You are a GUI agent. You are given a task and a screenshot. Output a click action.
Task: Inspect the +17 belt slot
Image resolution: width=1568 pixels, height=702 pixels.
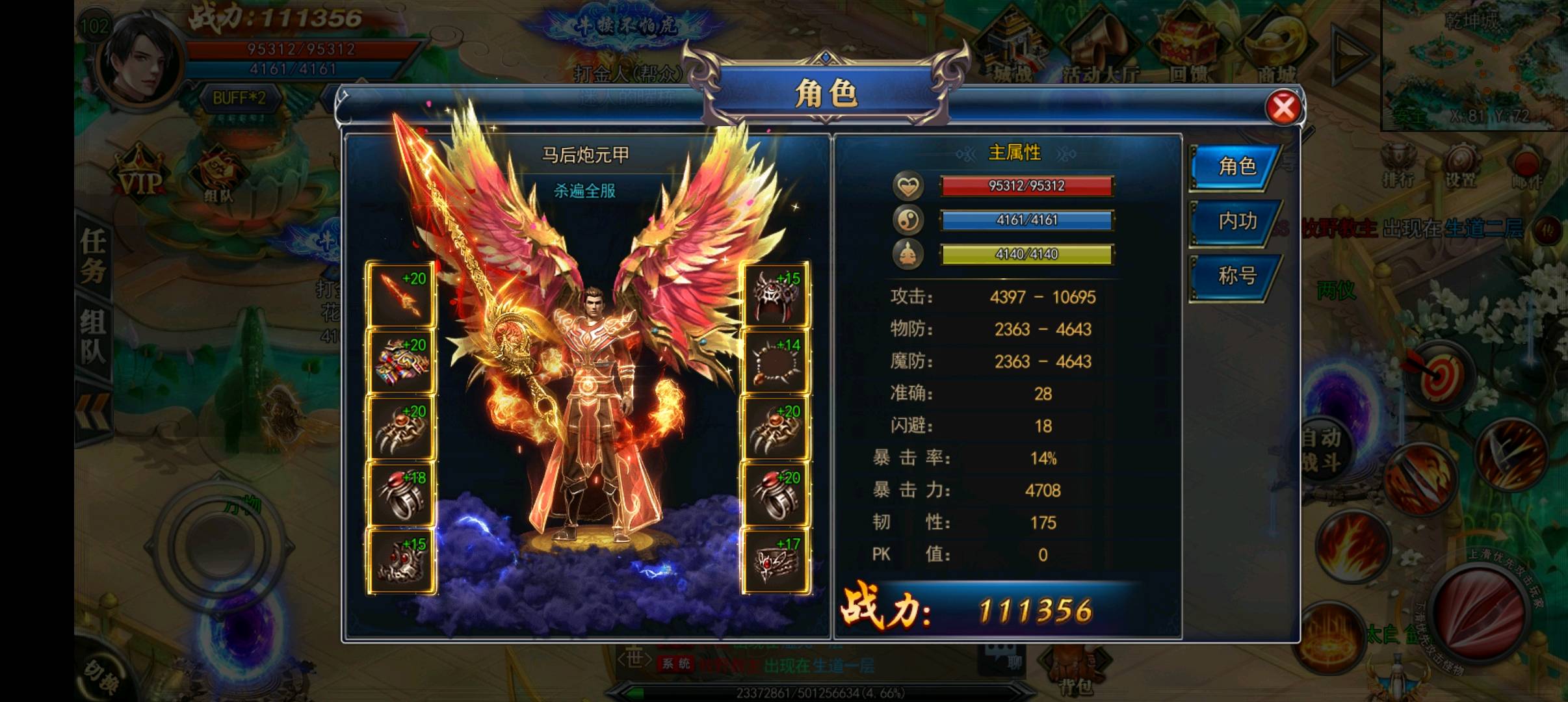[x=775, y=562]
